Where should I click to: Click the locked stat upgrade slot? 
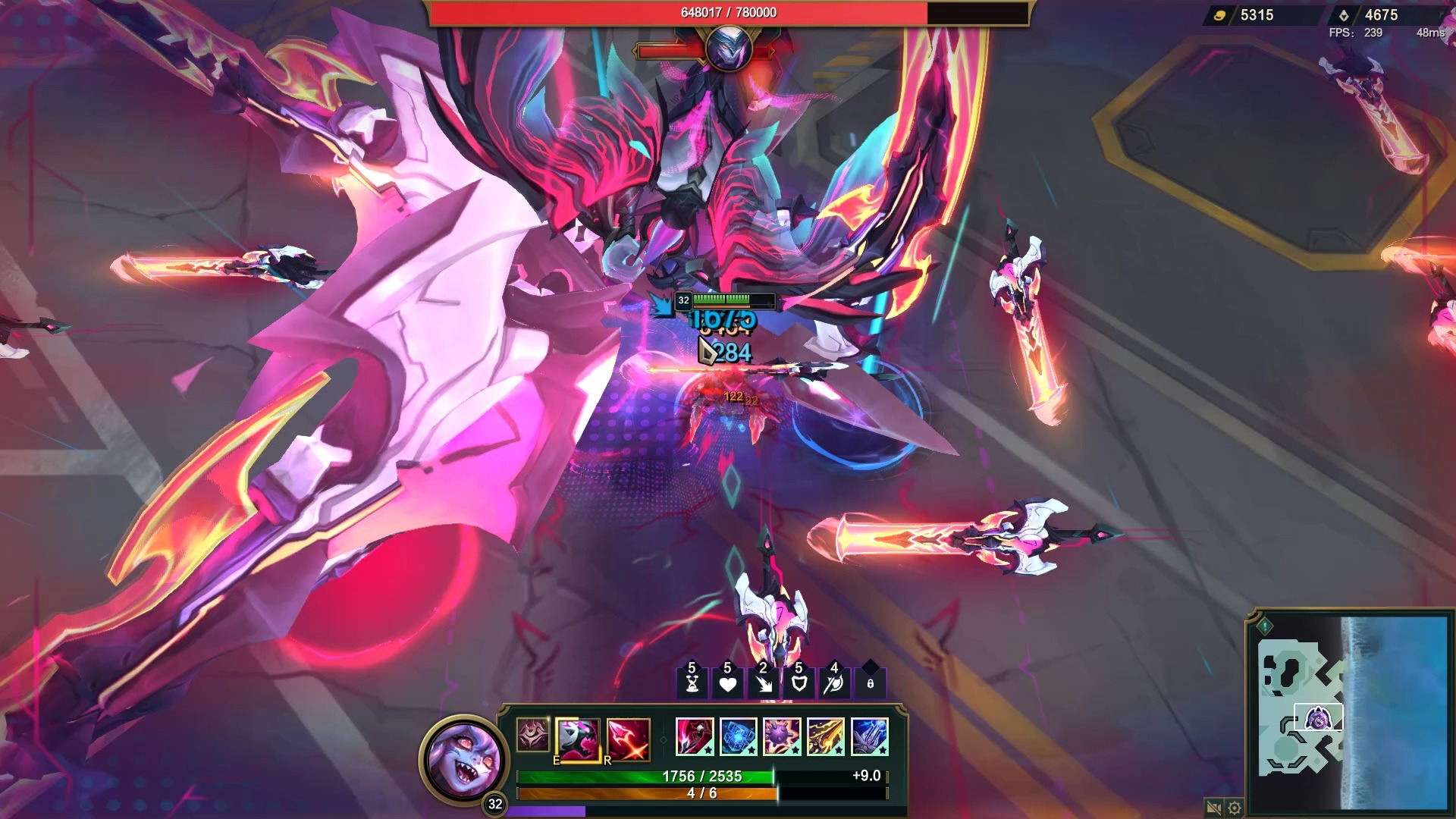pos(870,683)
